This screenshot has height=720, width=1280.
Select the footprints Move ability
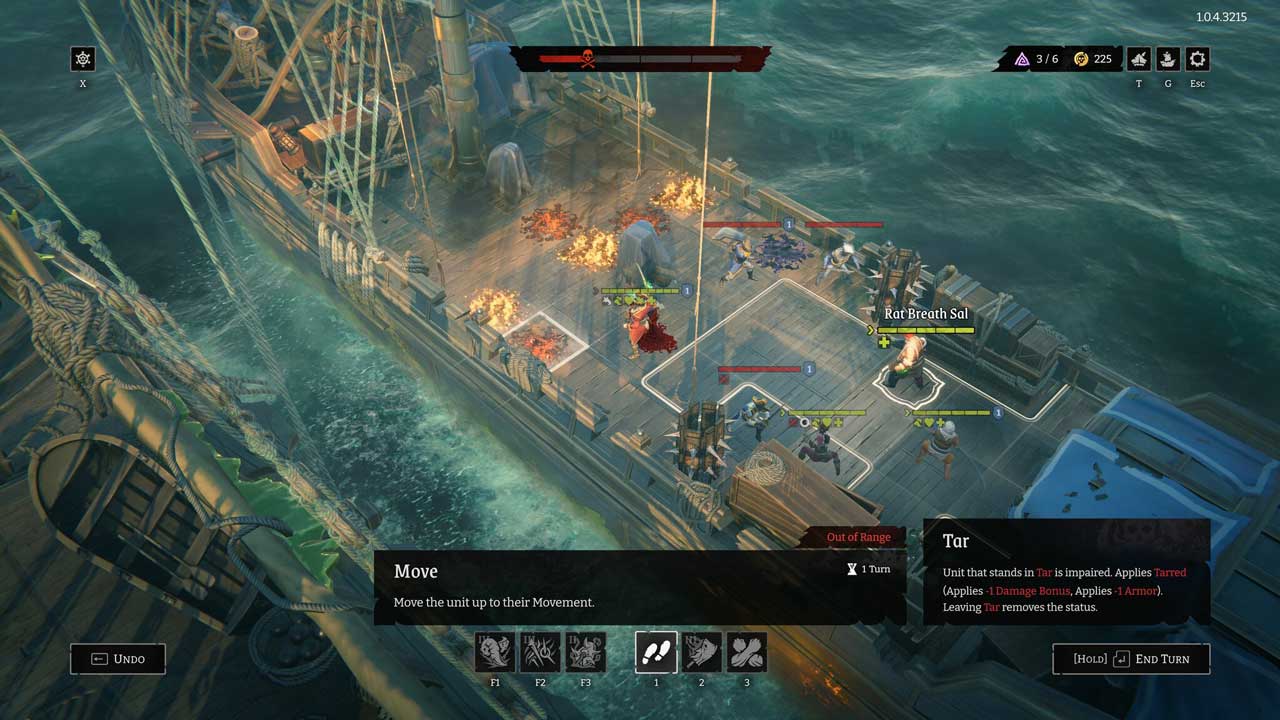pos(656,652)
